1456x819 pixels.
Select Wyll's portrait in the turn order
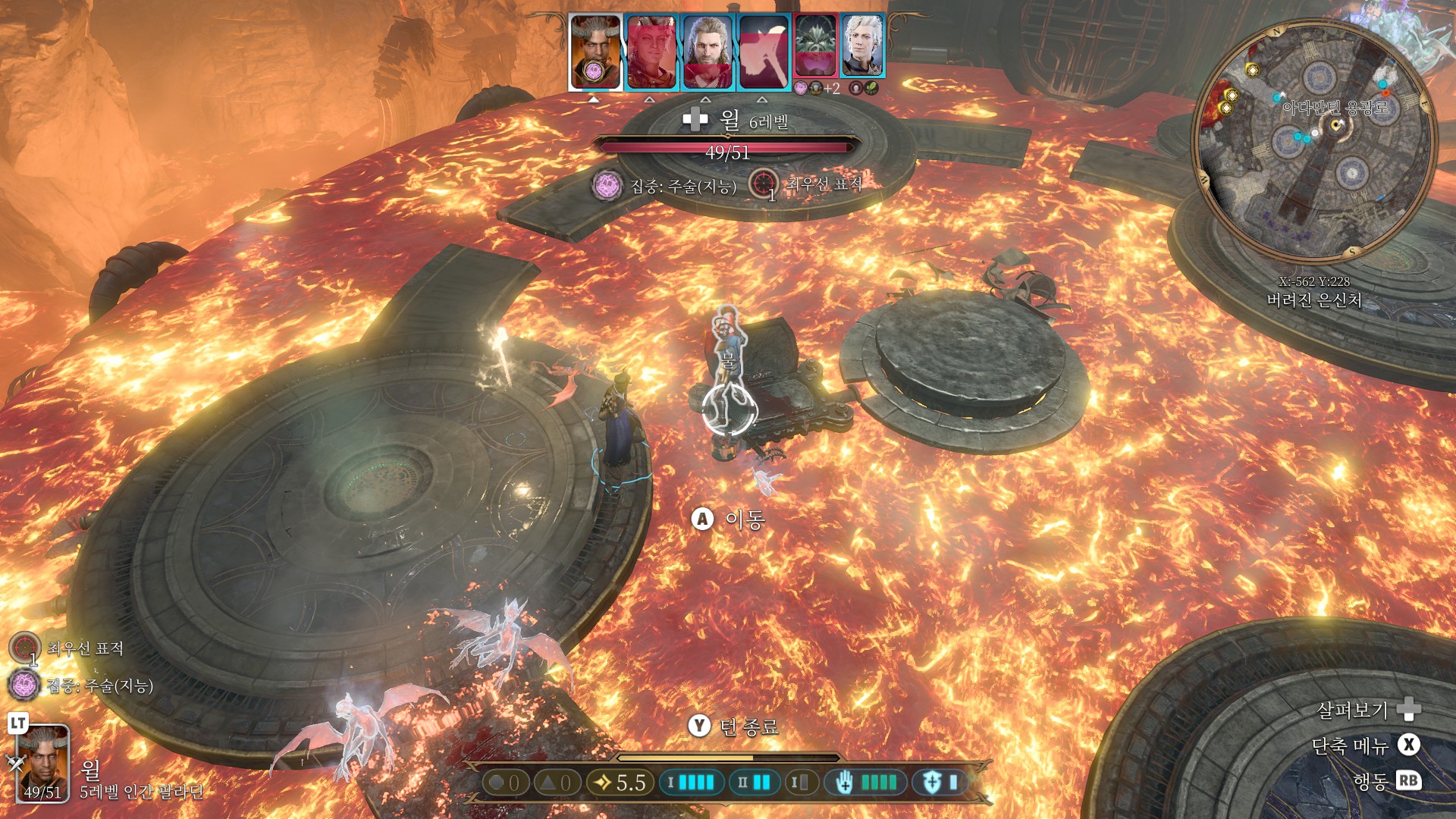(595, 52)
